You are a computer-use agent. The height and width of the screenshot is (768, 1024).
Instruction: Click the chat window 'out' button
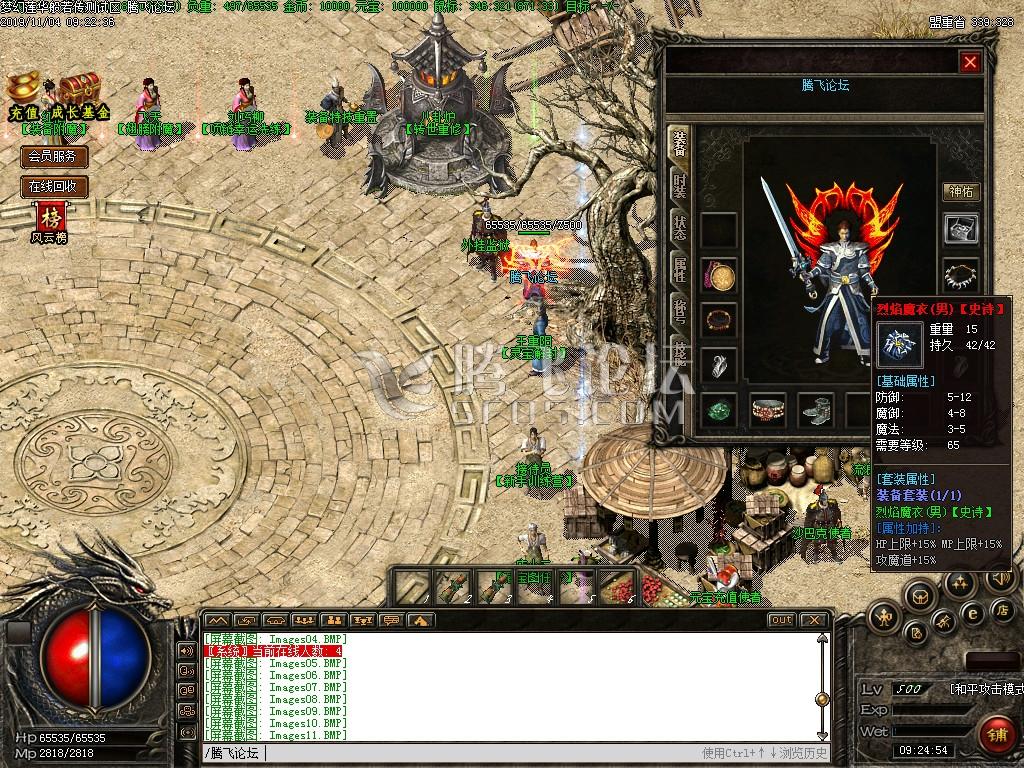tap(781, 620)
